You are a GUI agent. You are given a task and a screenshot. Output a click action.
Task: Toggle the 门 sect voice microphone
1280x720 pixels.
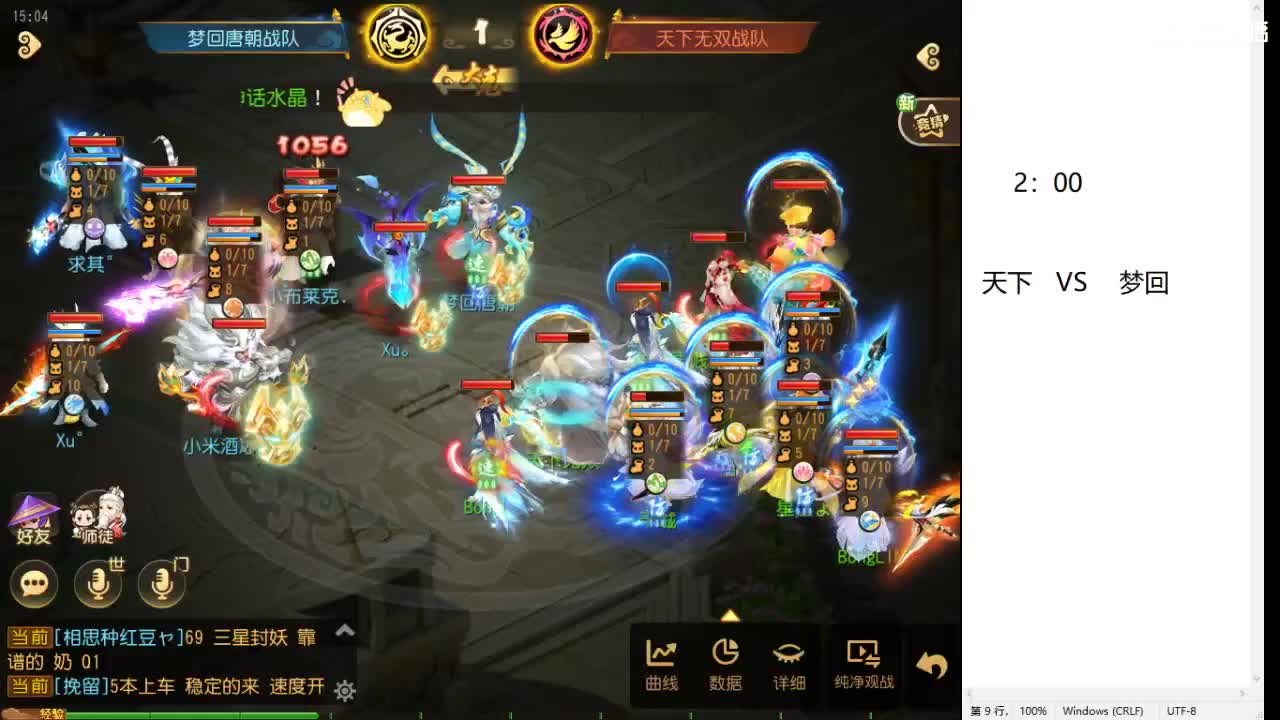point(160,583)
